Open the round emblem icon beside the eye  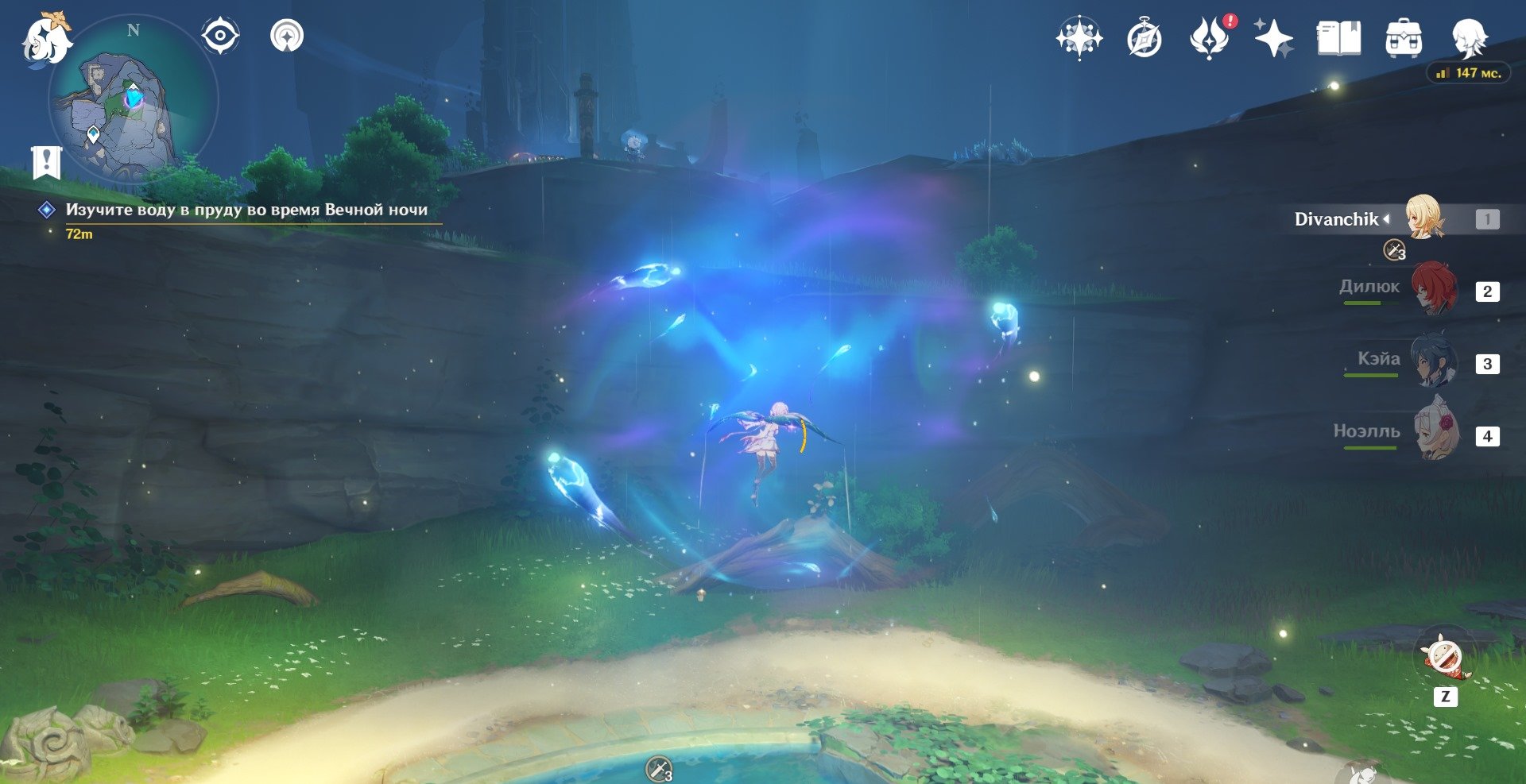287,37
